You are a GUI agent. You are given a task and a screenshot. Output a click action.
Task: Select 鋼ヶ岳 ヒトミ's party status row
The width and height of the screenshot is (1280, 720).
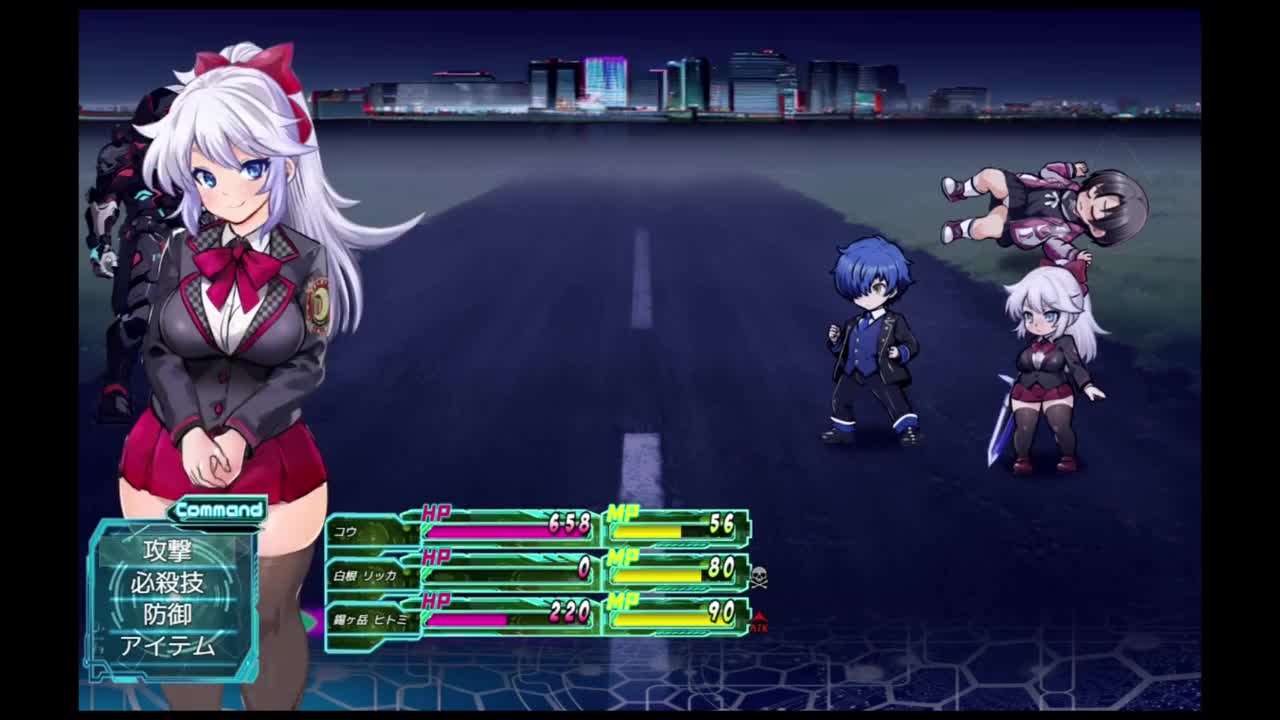(x=538, y=617)
